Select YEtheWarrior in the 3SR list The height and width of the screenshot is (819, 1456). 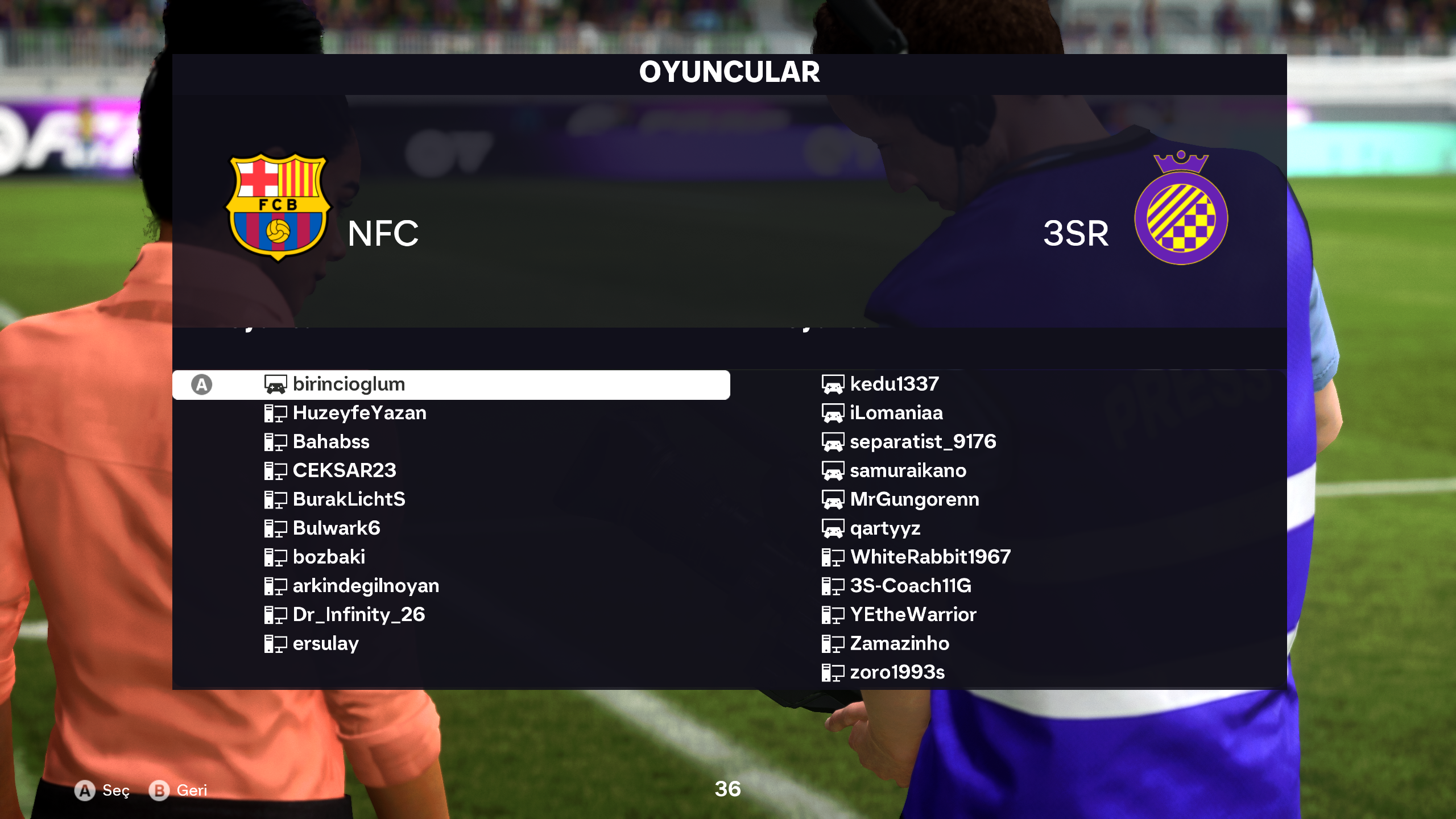click(913, 615)
